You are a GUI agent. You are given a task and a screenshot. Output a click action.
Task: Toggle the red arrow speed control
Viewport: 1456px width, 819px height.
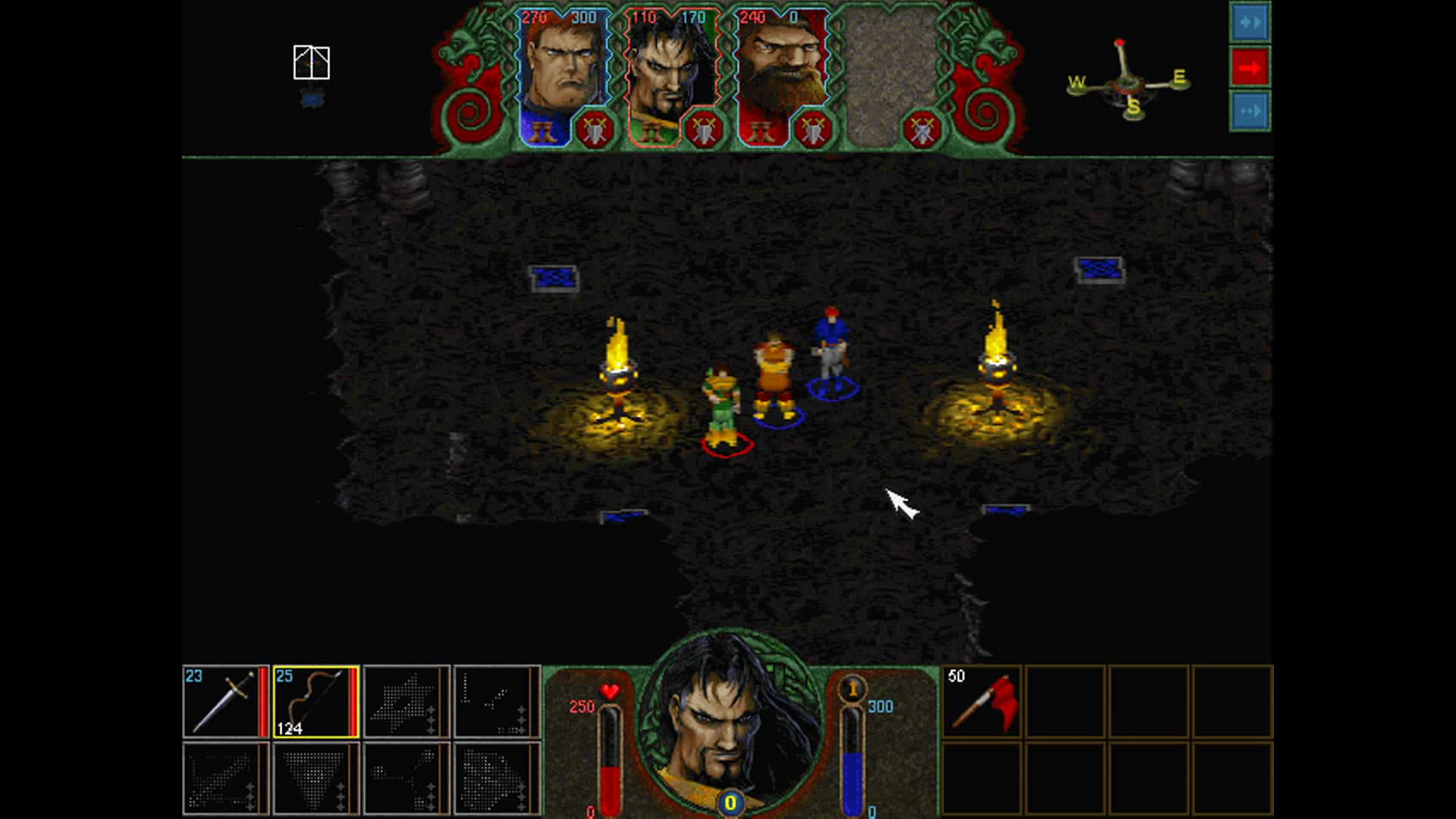pyautogui.click(x=1248, y=67)
